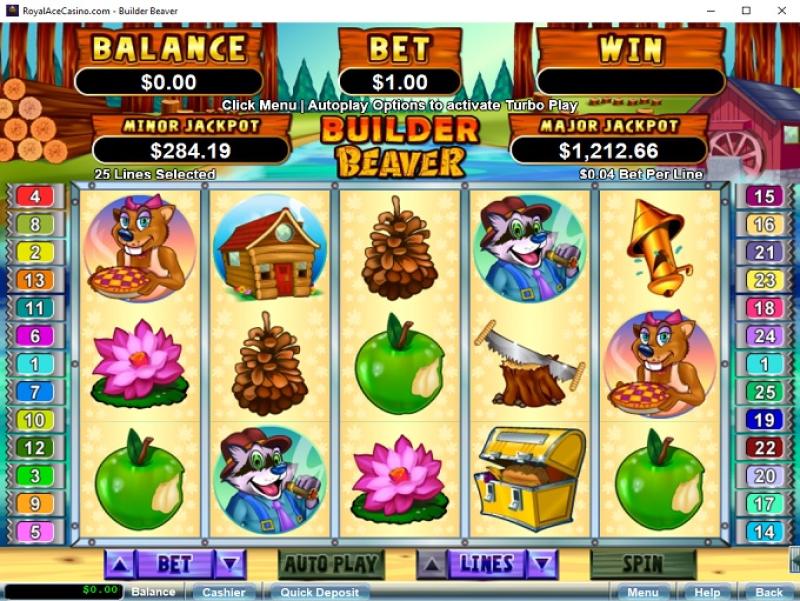Image resolution: width=800 pixels, height=601 pixels.
Task: Decrease the bet with the down arrow
Action: click(231, 564)
